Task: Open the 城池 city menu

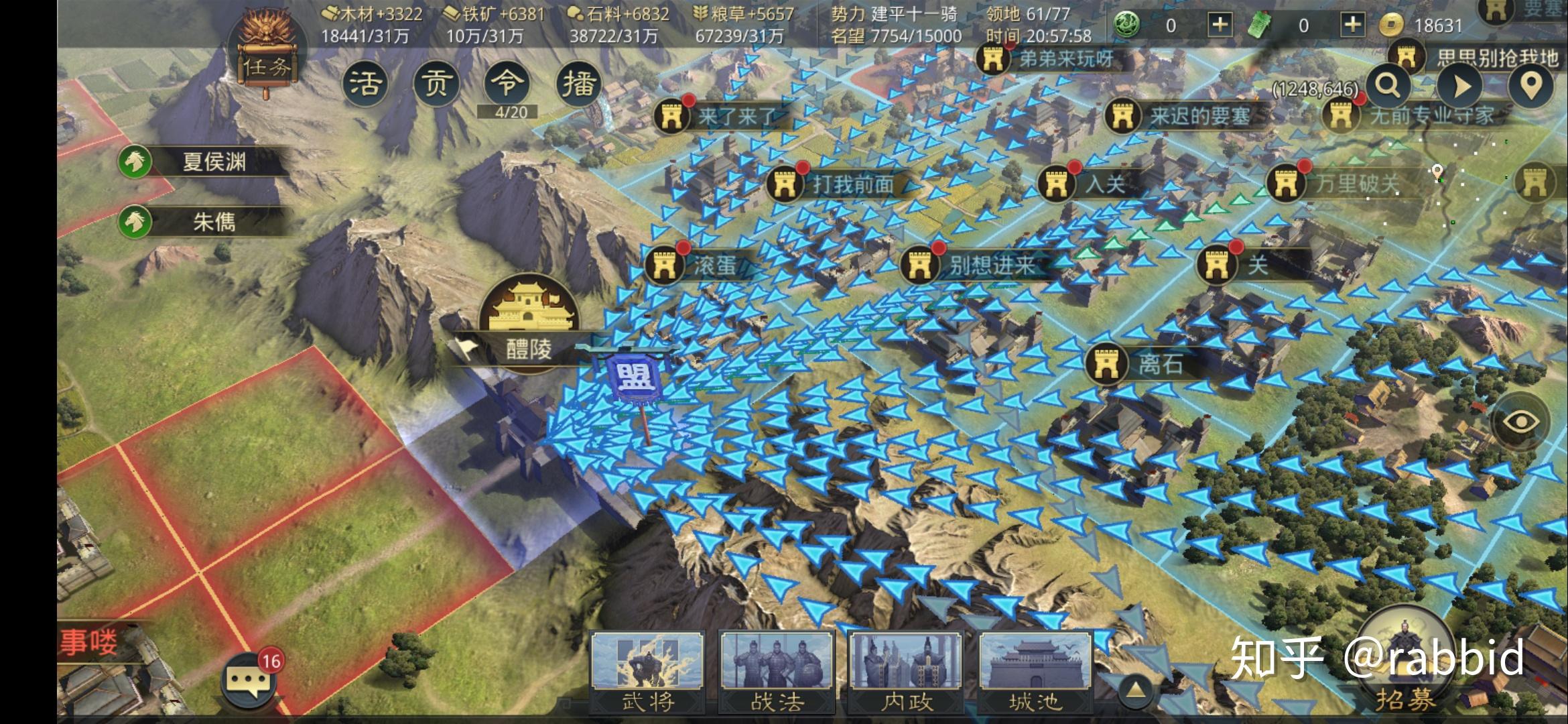Action: click(x=1035, y=670)
